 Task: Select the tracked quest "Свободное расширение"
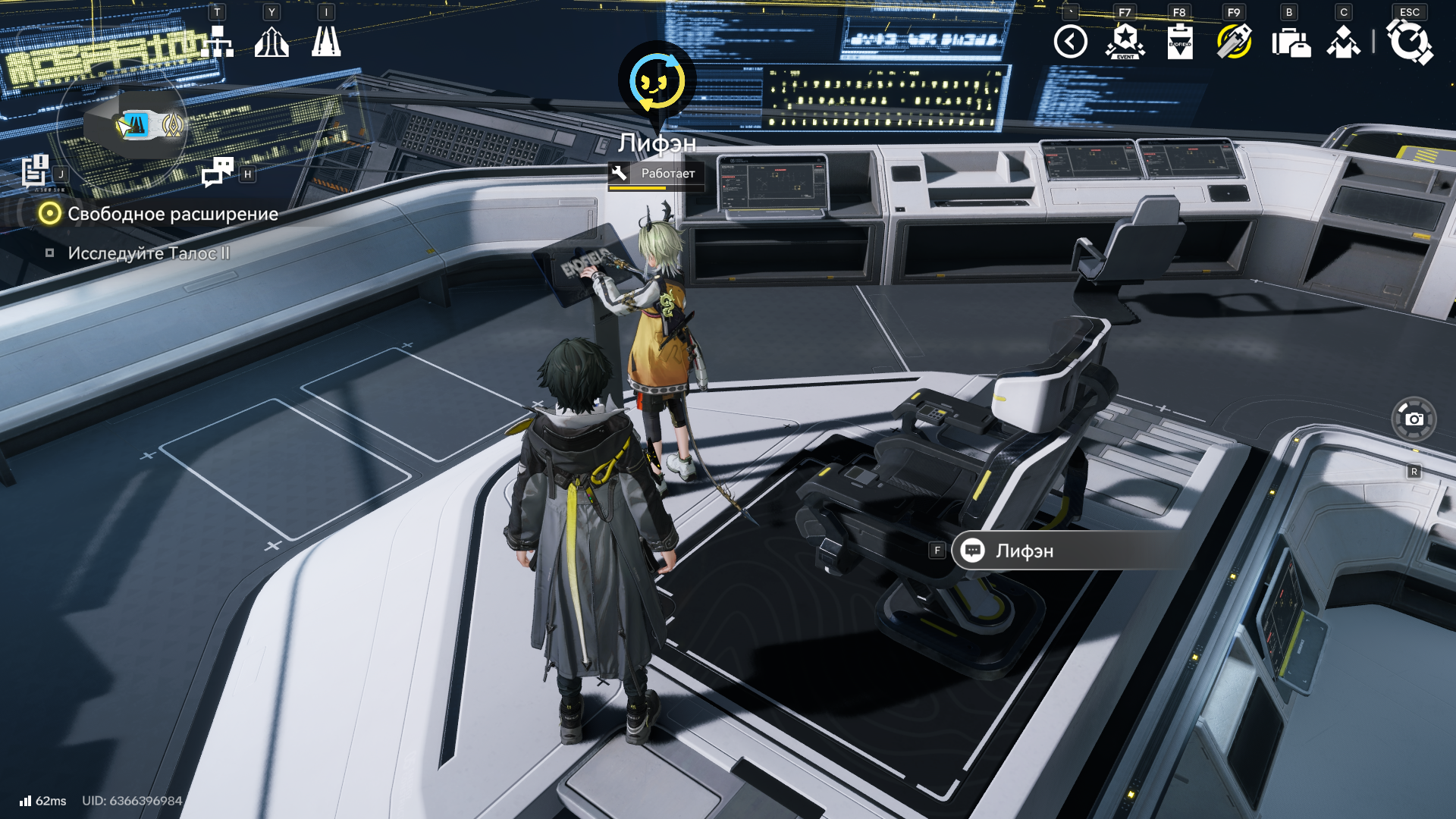click(172, 214)
